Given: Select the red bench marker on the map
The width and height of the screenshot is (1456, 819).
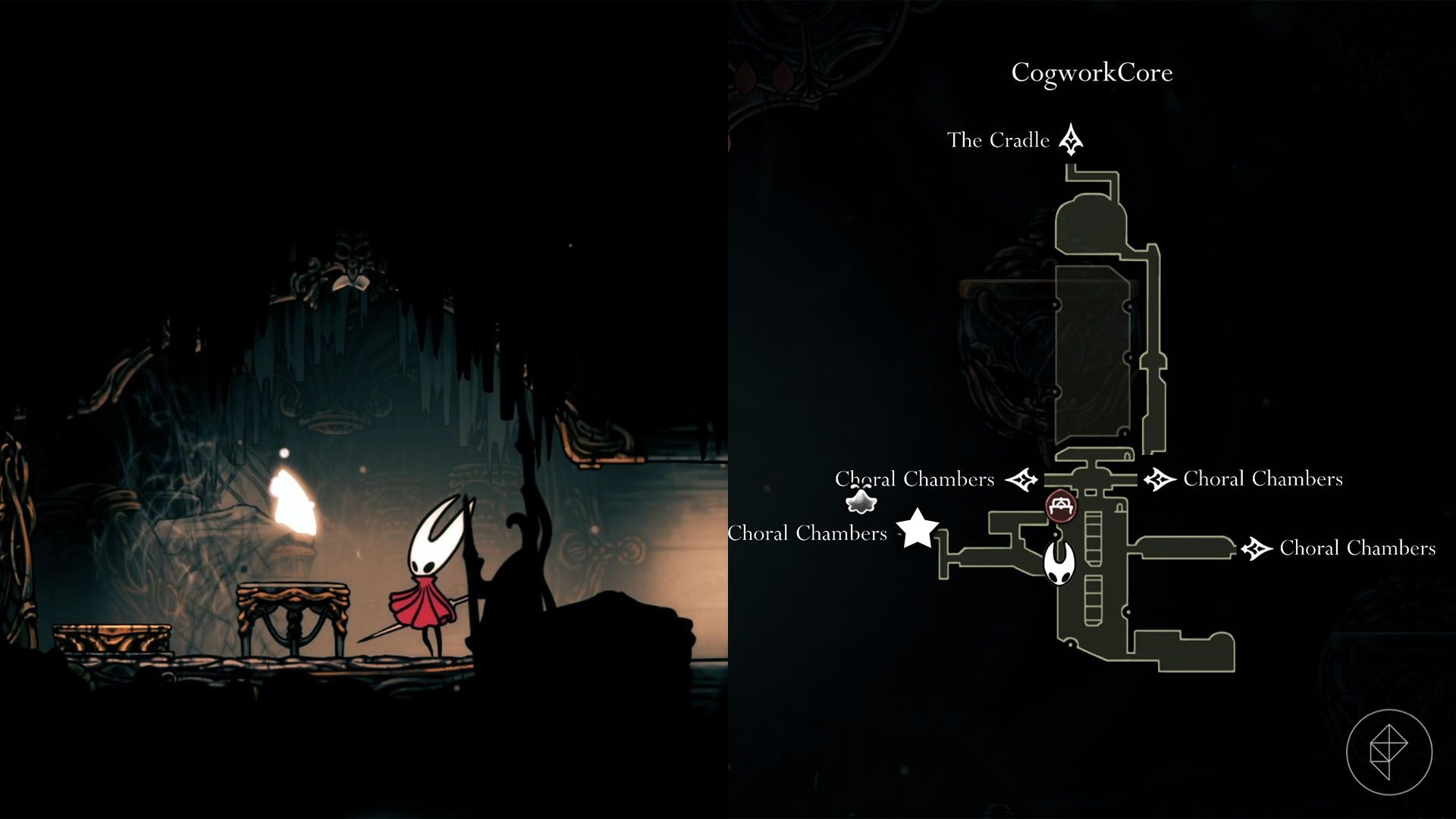Looking at the screenshot, I should pyautogui.click(x=1059, y=506).
